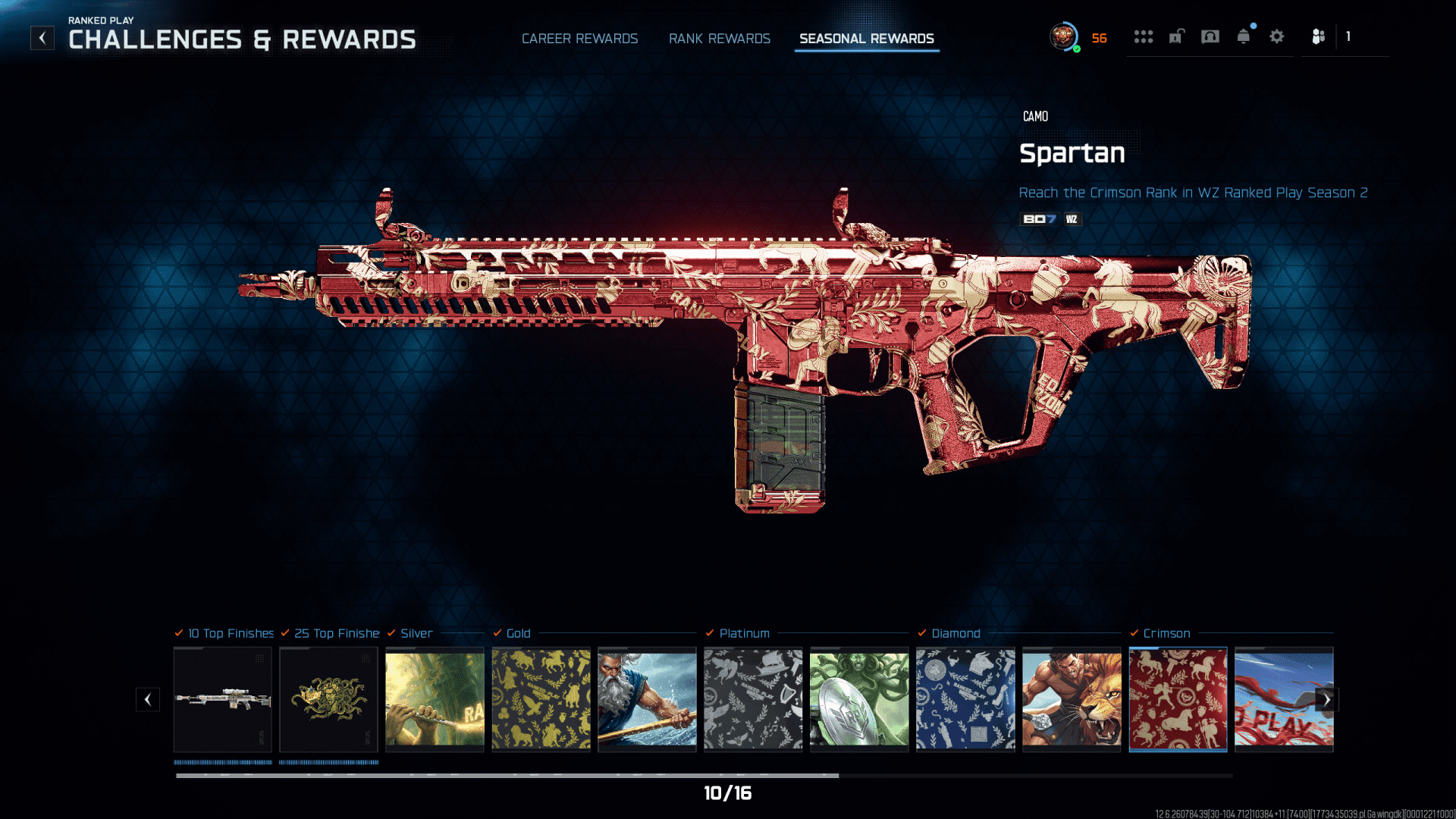The height and width of the screenshot is (819, 1456).
Task: Select the flute player calling card
Action: pyautogui.click(x=435, y=698)
